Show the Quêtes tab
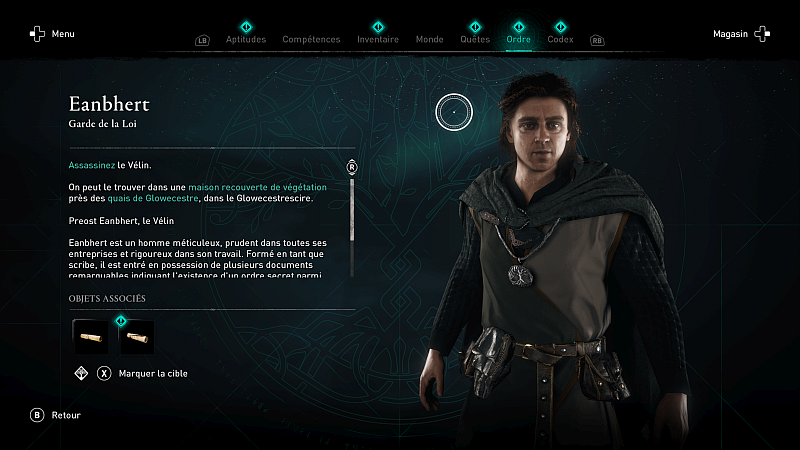800x450 pixels. tap(475, 39)
